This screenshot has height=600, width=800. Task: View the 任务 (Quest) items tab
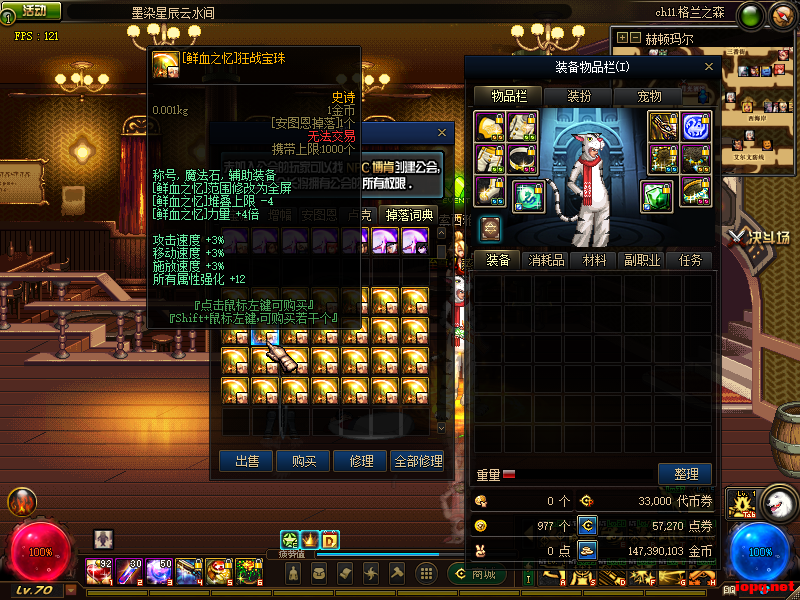click(x=690, y=260)
